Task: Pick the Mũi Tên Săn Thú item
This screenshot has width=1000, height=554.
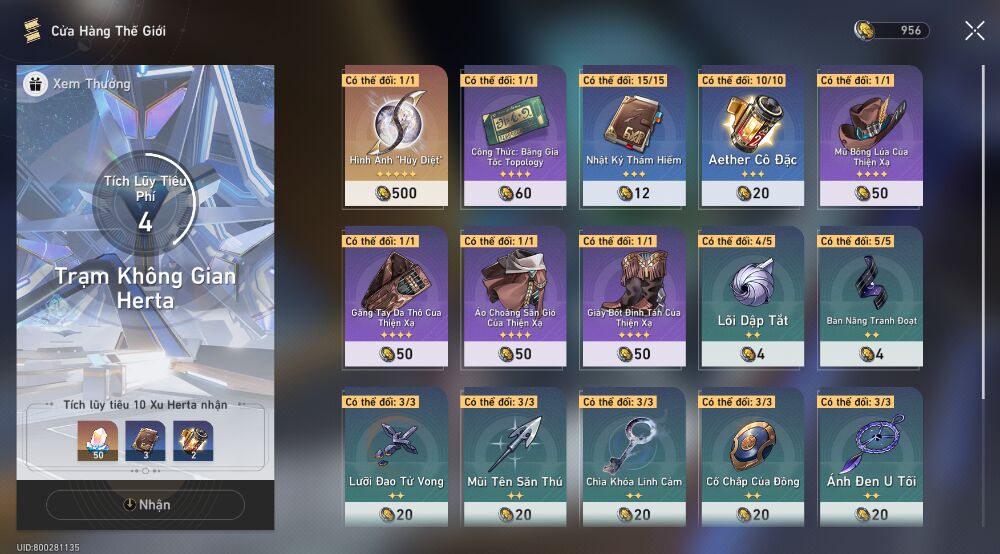Action: pos(514,457)
